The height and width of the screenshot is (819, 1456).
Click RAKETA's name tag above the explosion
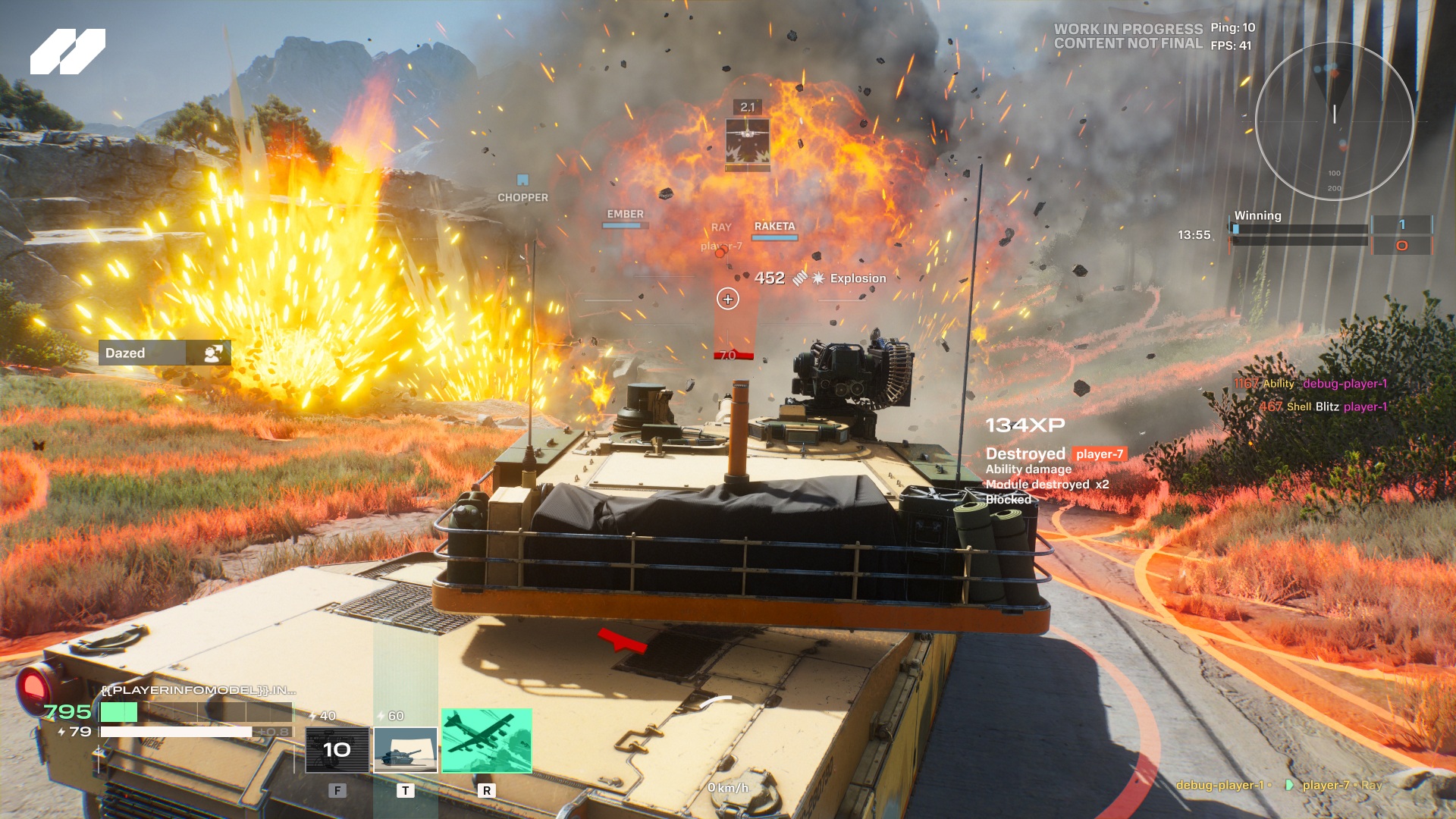pyautogui.click(x=775, y=224)
